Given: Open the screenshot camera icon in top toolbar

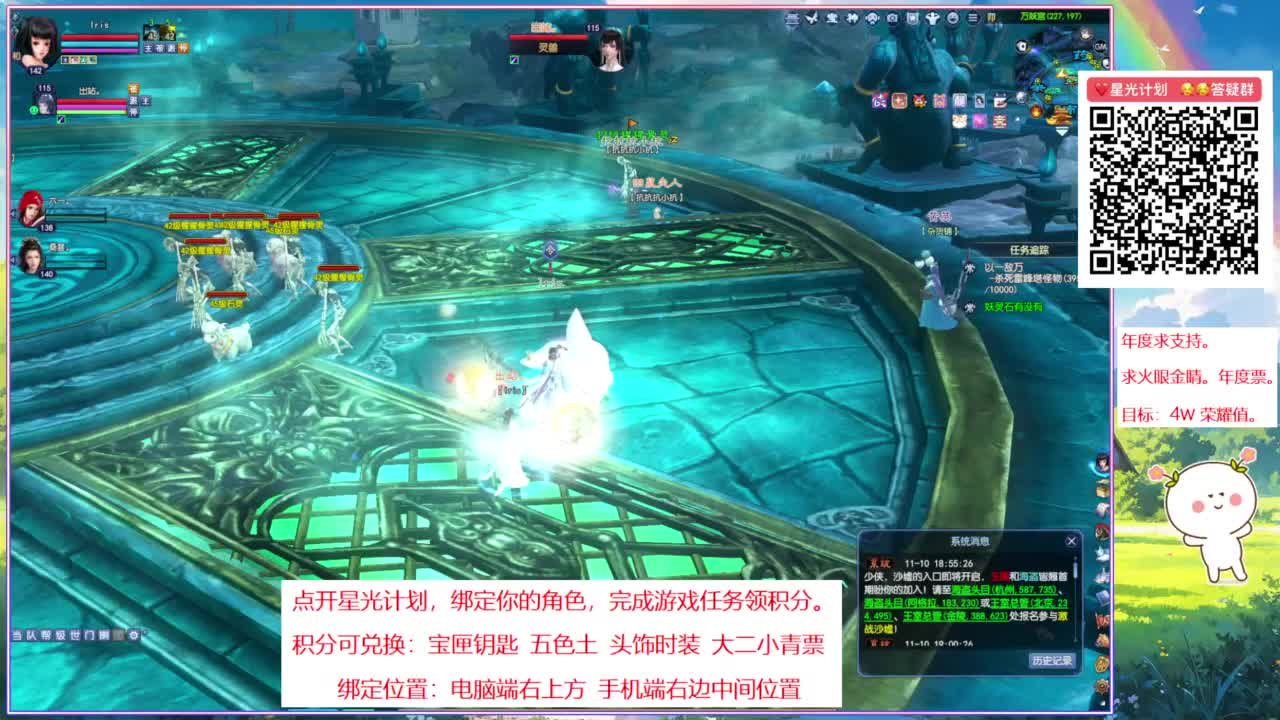Looking at the screenshot, I should (x=893, y=18).
